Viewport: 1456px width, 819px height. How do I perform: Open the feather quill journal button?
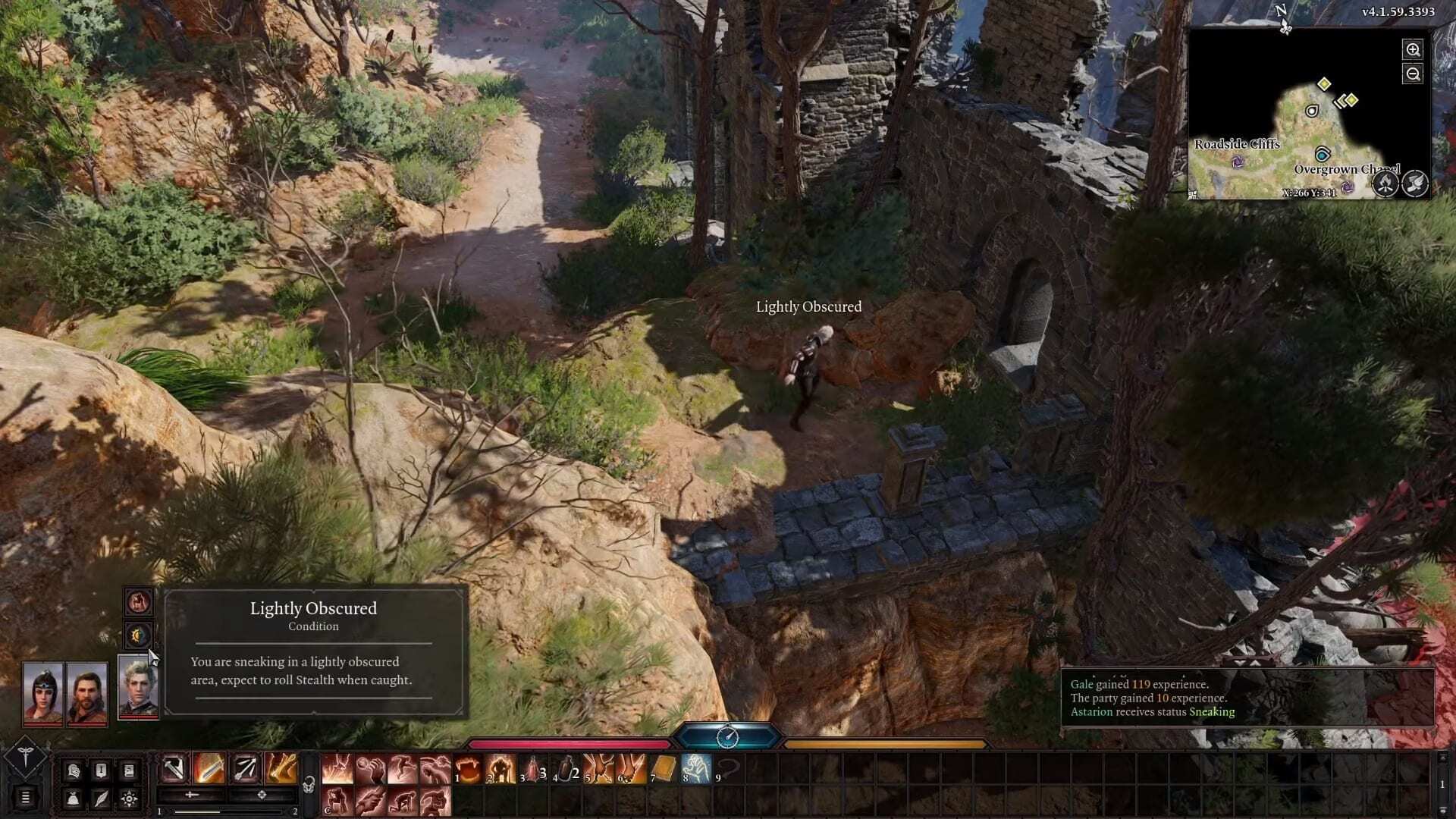pos(101,798)
